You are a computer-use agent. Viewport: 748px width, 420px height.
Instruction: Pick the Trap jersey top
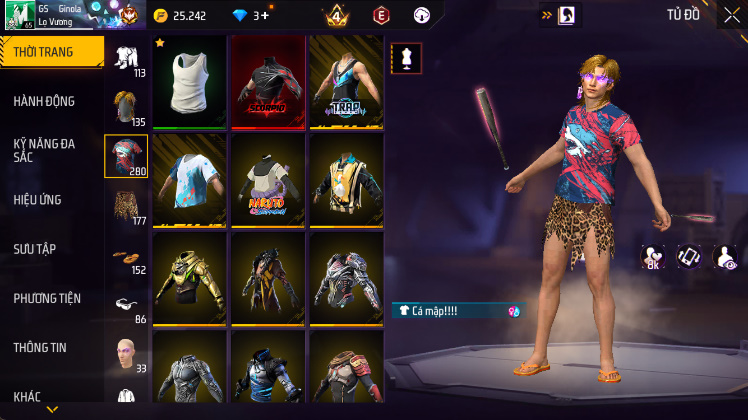point(346,83)
